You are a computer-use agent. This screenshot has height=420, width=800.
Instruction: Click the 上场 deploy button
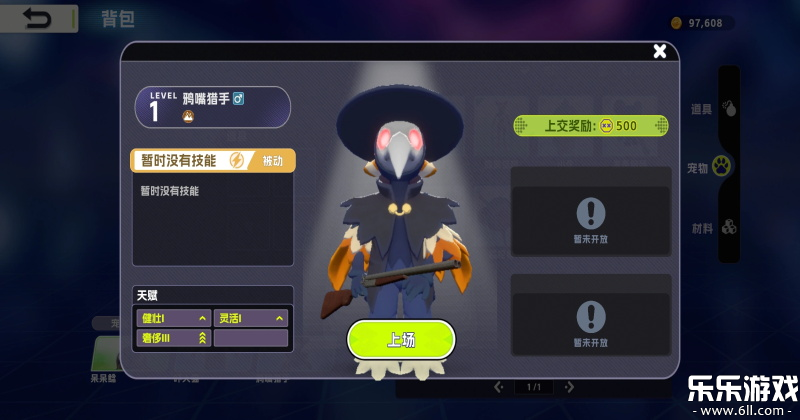click(x=400, y=339)
